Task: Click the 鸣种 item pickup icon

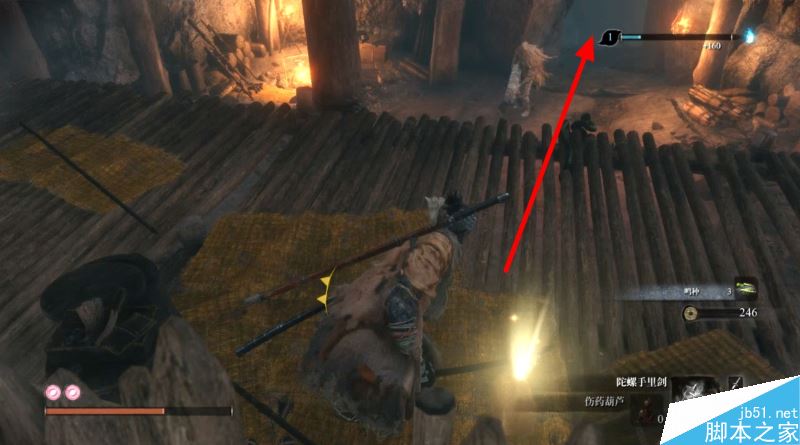Action: tap(745, 290)
